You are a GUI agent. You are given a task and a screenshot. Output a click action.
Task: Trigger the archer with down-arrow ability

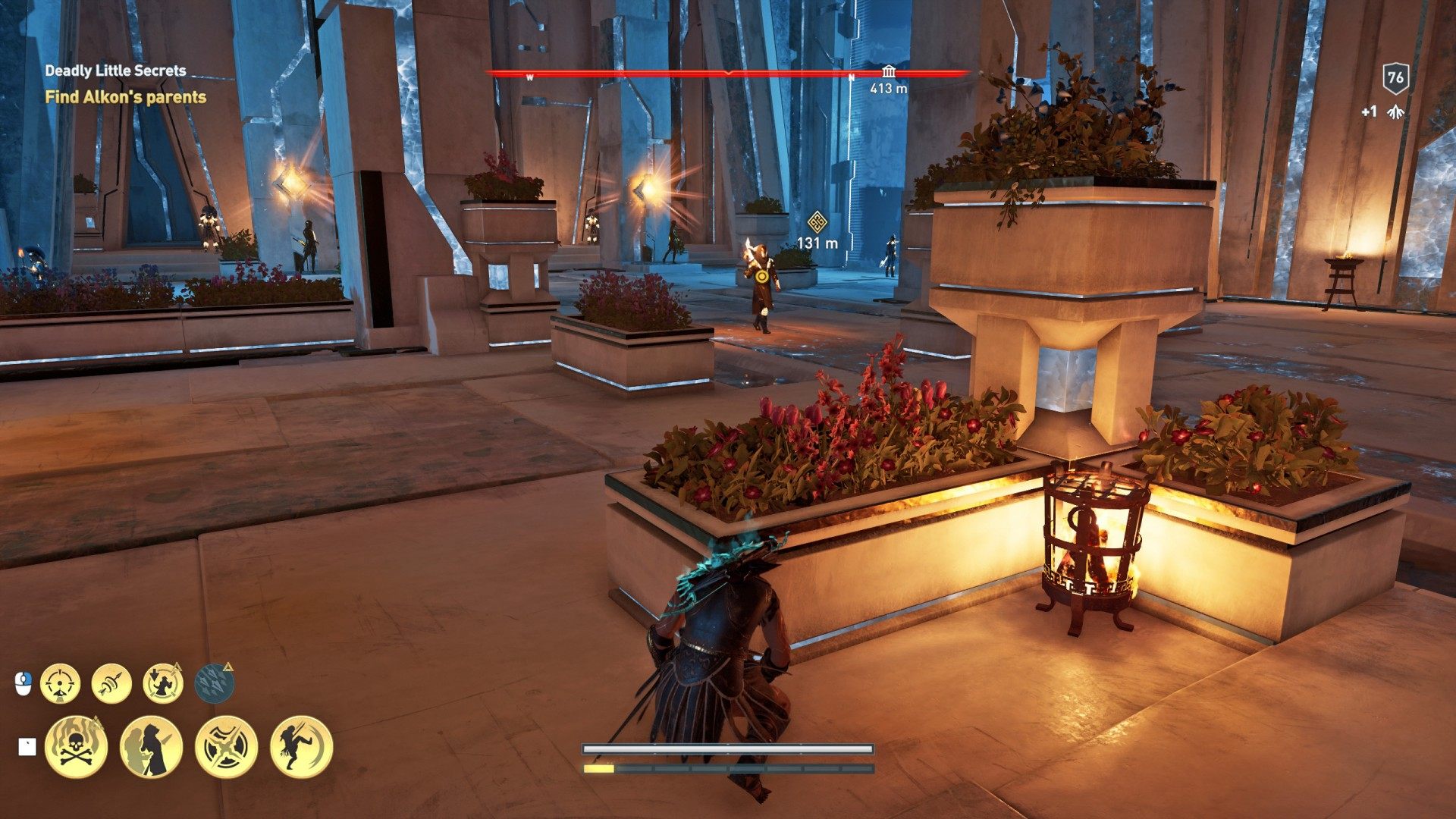(x=162, y=683)
